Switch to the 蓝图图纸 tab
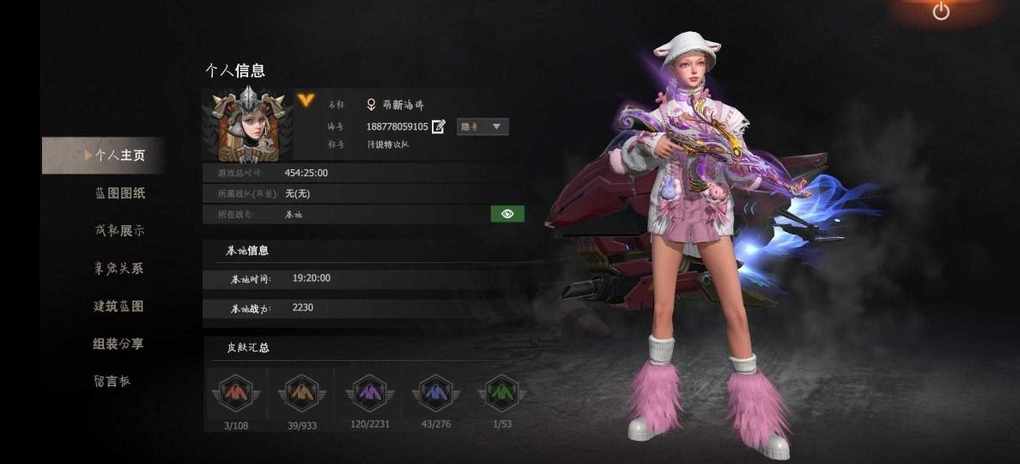Viewport: 1020px width, 464px height. point(119,193)
